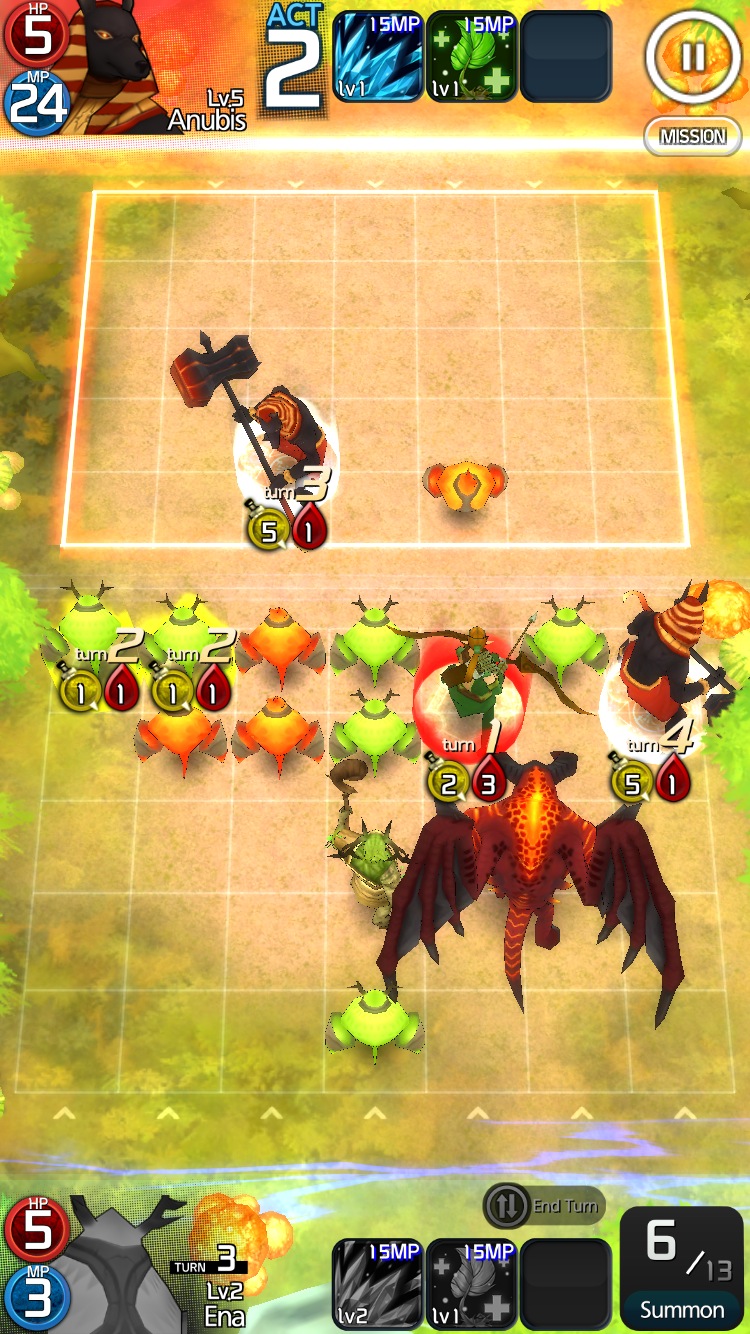Pause the battle
Screen dimensions: 750x1334
tap(692, 57)
